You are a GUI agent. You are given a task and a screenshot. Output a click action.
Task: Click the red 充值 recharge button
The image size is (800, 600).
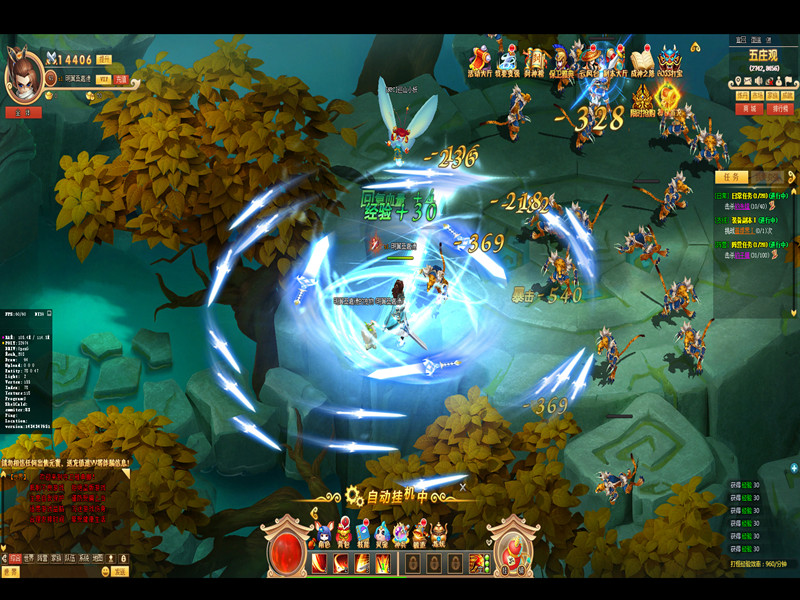coord(120,78)
